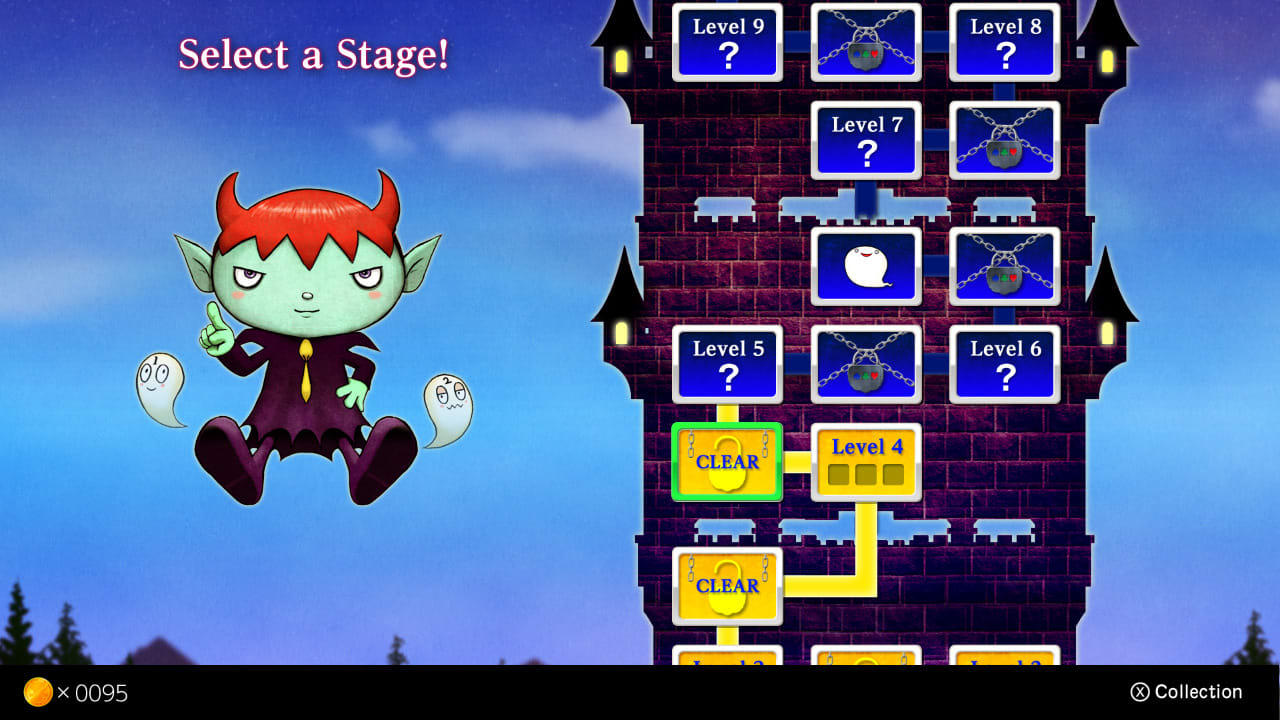Image resolution: width=1280 pixels, height=720 pixels.
Task: Select the green-highlighted CLEAR stage
Action: (x=727, y=462)
